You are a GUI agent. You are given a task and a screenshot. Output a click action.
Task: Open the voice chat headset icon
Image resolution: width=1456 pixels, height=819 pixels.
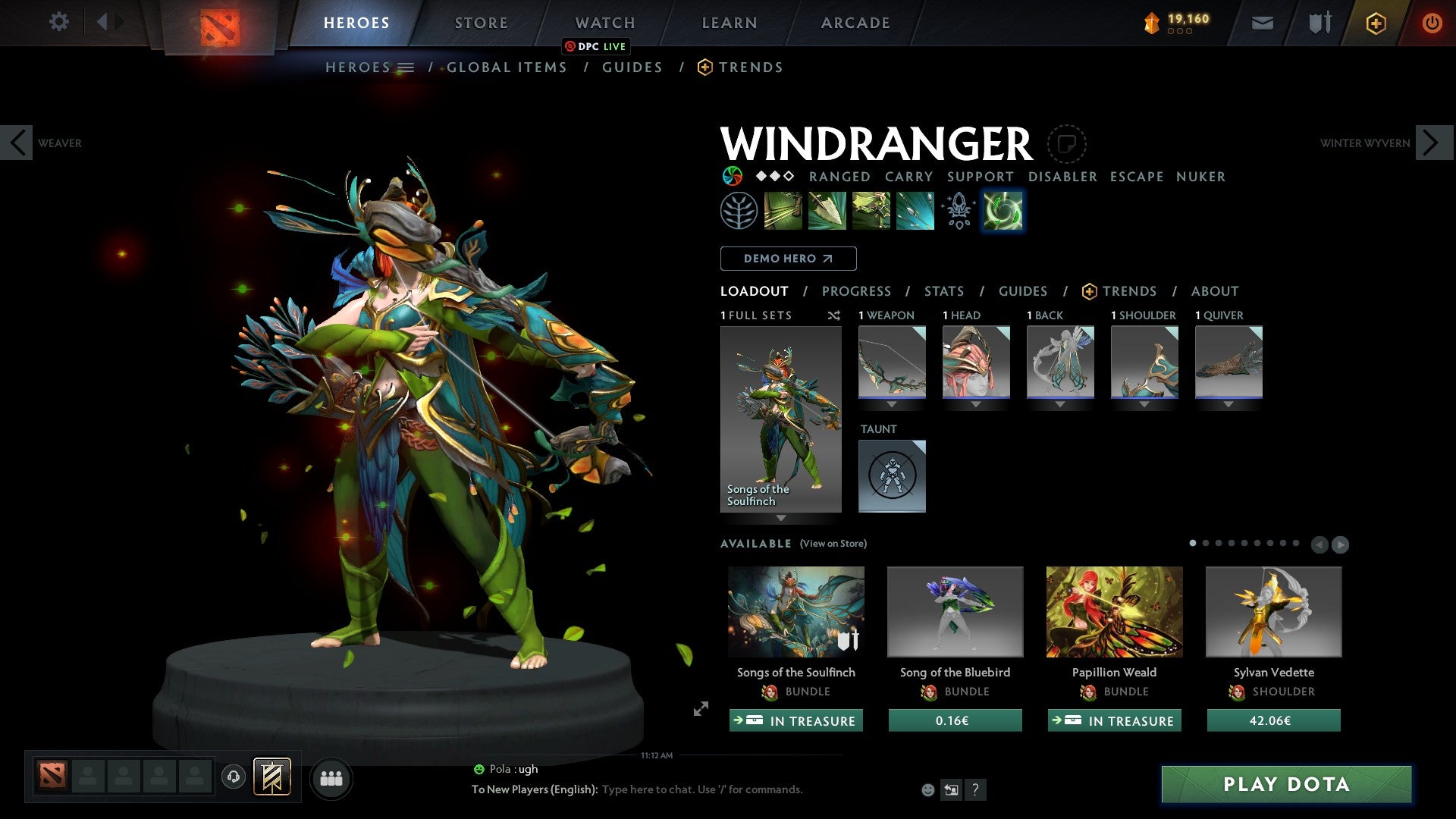coord(234,778)
